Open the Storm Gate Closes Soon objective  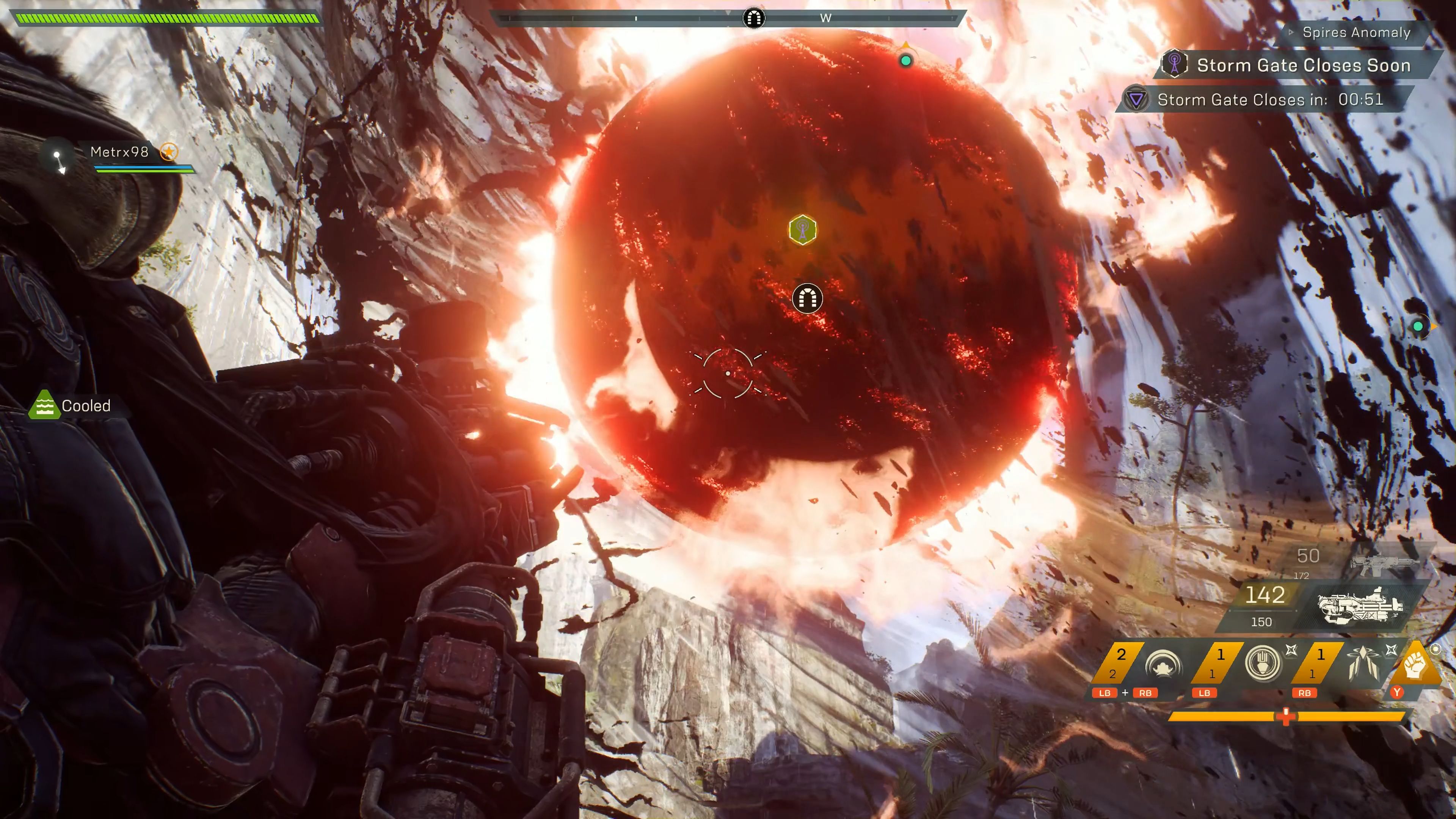1303,66
